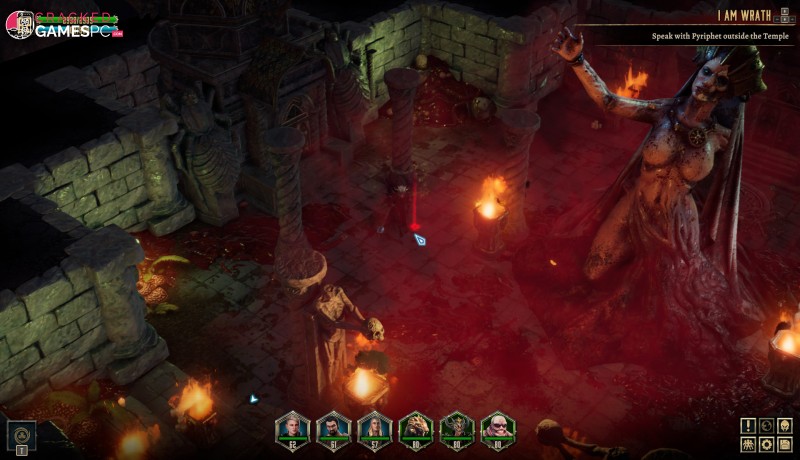Viewport: 800px width, 460px height.
Task: Open the party group management button
Action: tap(749, 443)
